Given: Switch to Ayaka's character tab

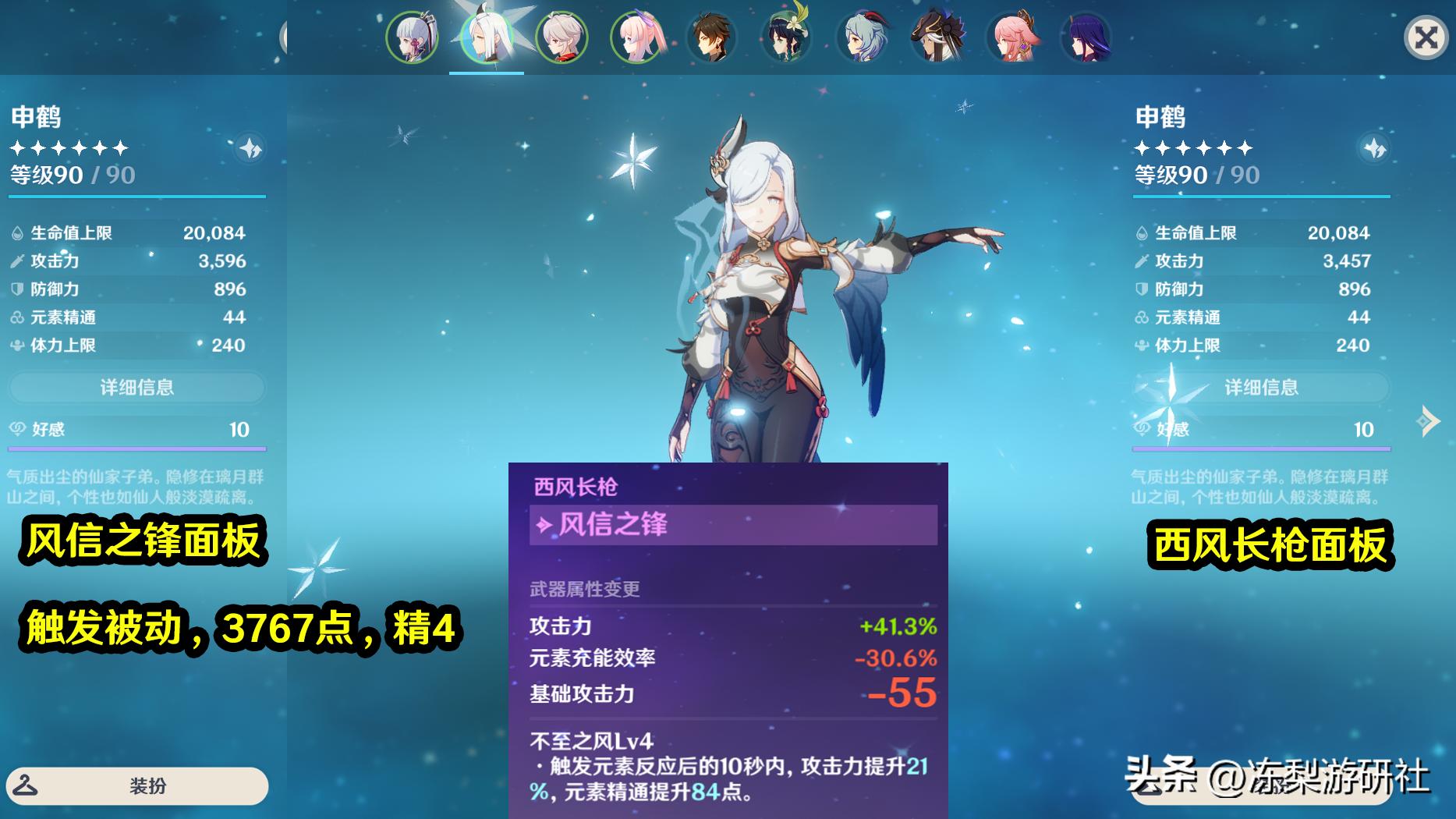Looking at the screenshot, I should click(411, 35).
